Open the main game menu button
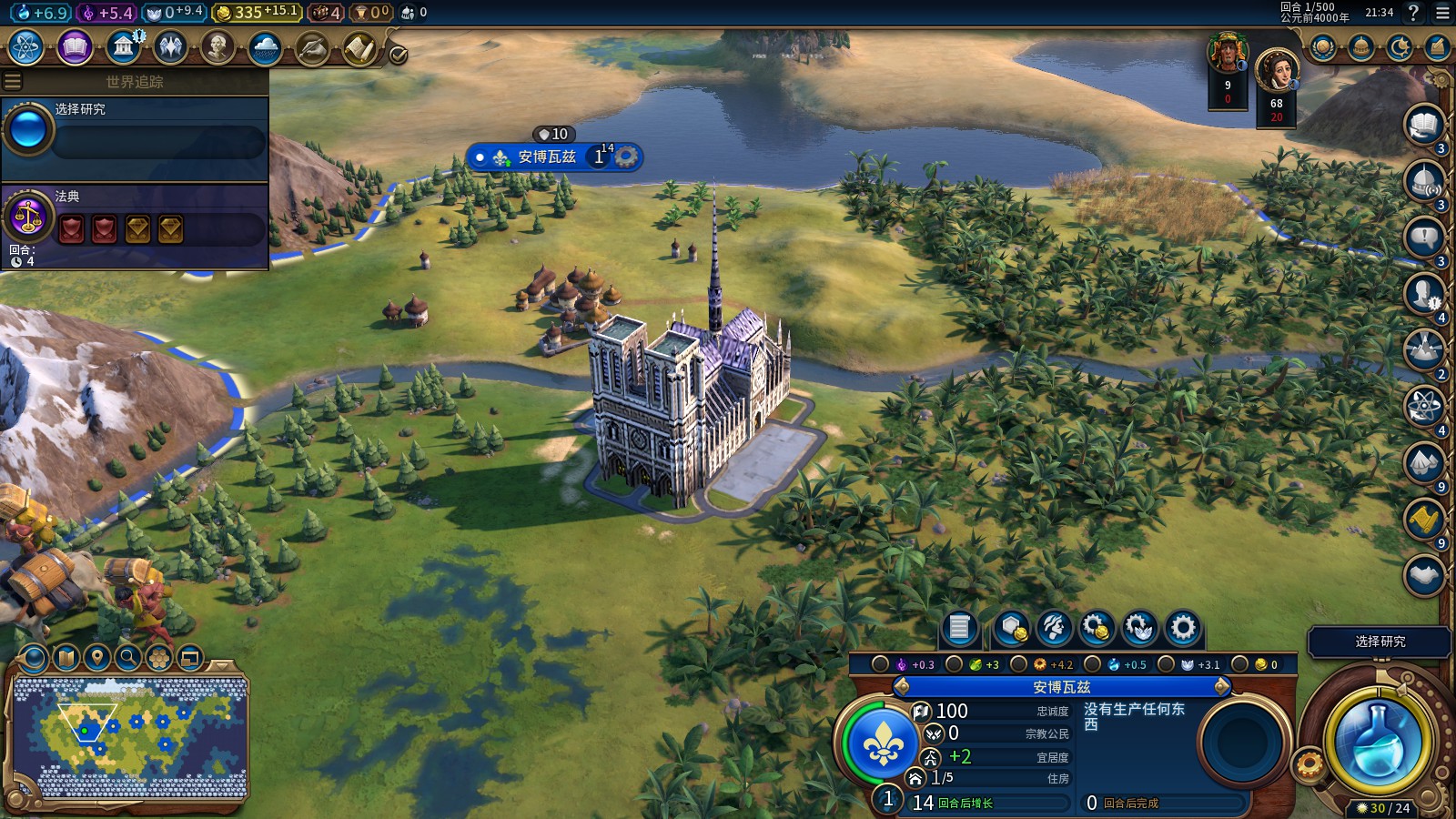Viewport: 1456px width, 819px height. (x=1442, y=13)
